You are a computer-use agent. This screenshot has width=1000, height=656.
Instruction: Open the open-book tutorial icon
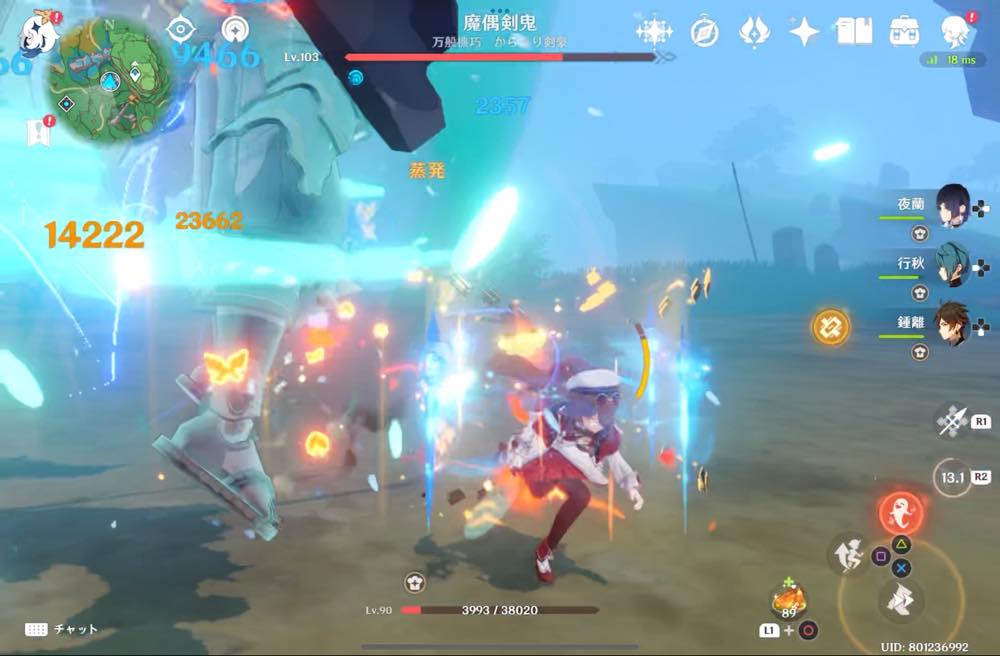pos(854,32)
